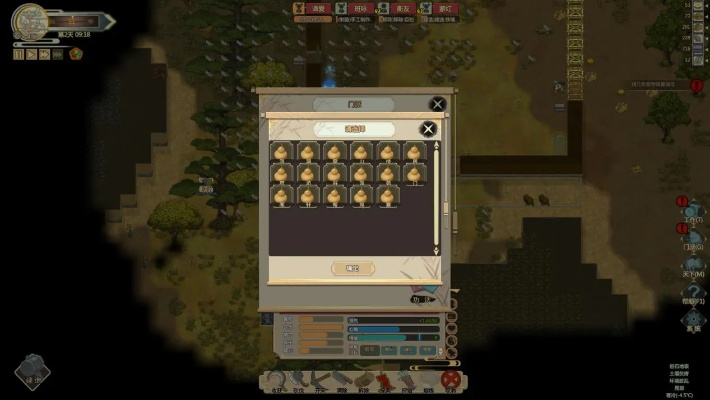Pause the game speed control

tap(18, 54)
